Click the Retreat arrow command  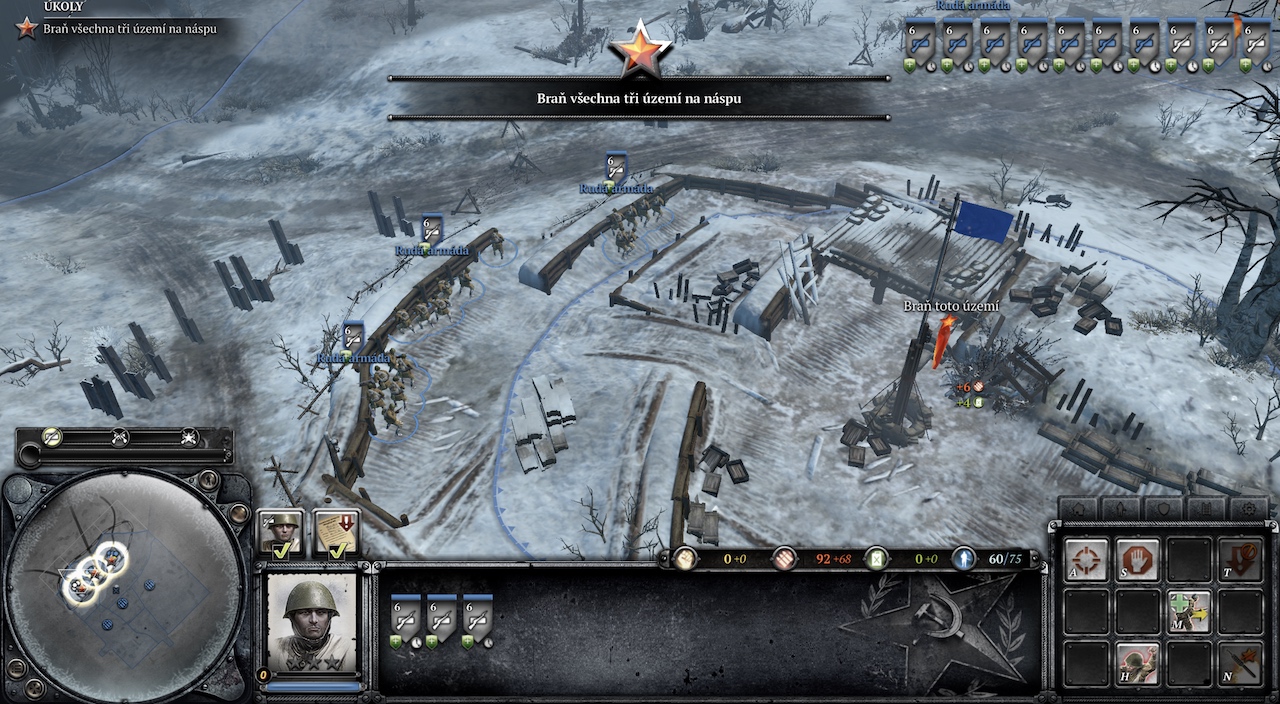1240,560
